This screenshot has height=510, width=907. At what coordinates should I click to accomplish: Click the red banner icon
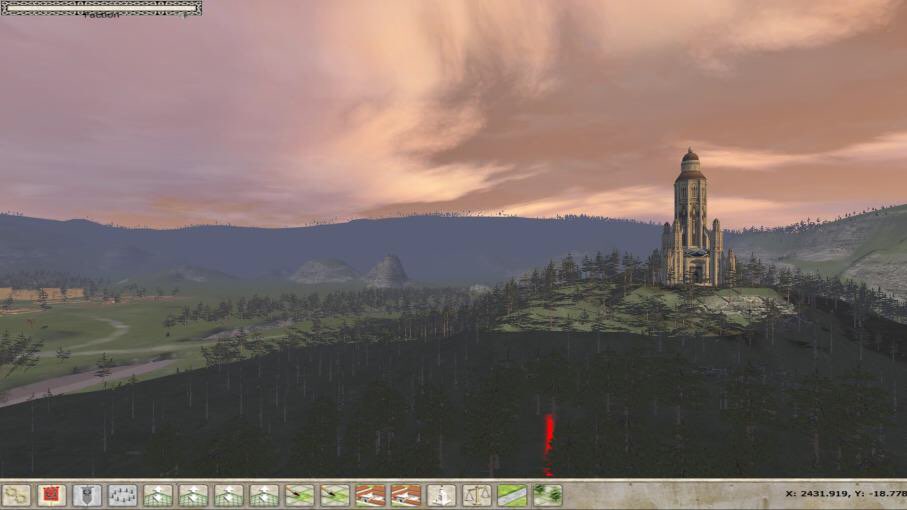pyautogui.click(x=51, y=495)
